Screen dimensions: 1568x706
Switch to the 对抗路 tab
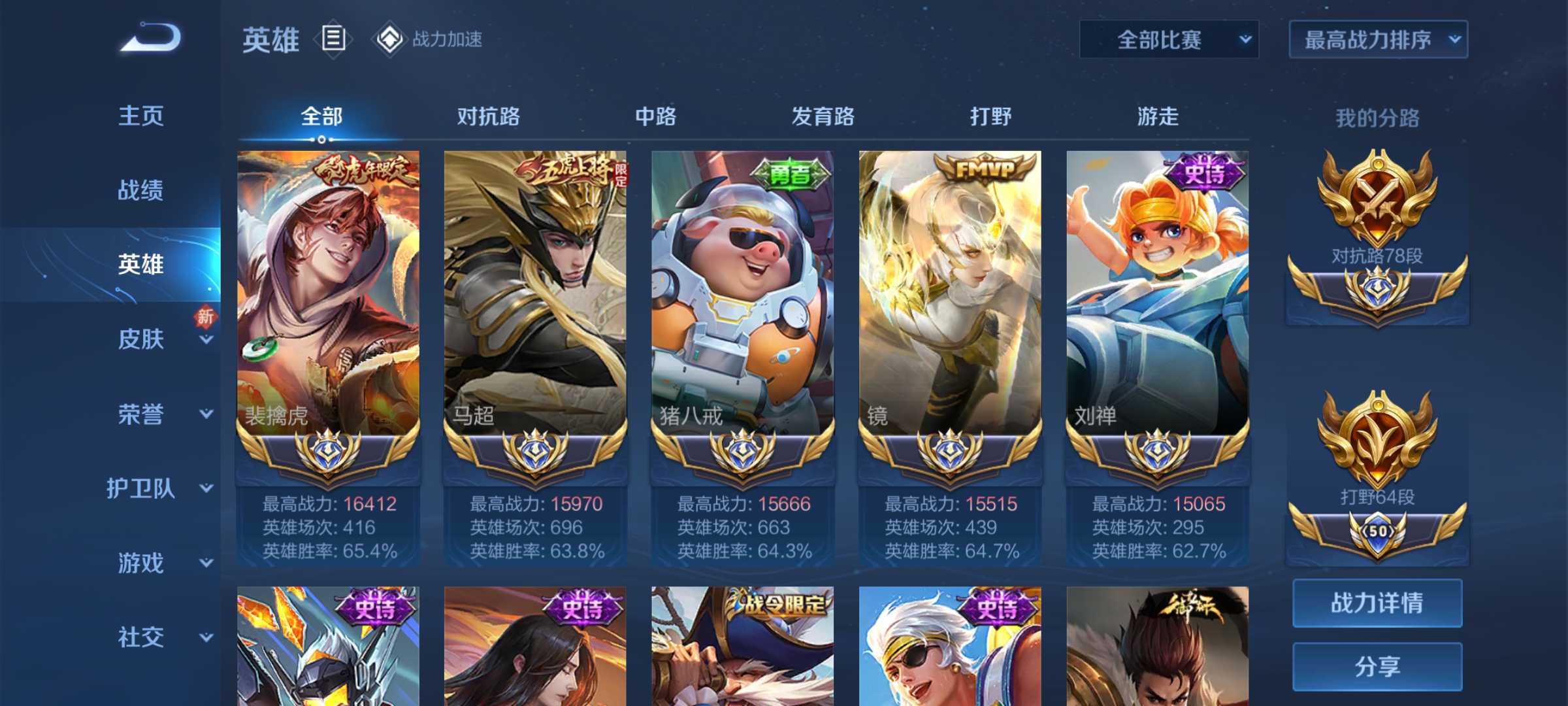(x=489, y=117)
